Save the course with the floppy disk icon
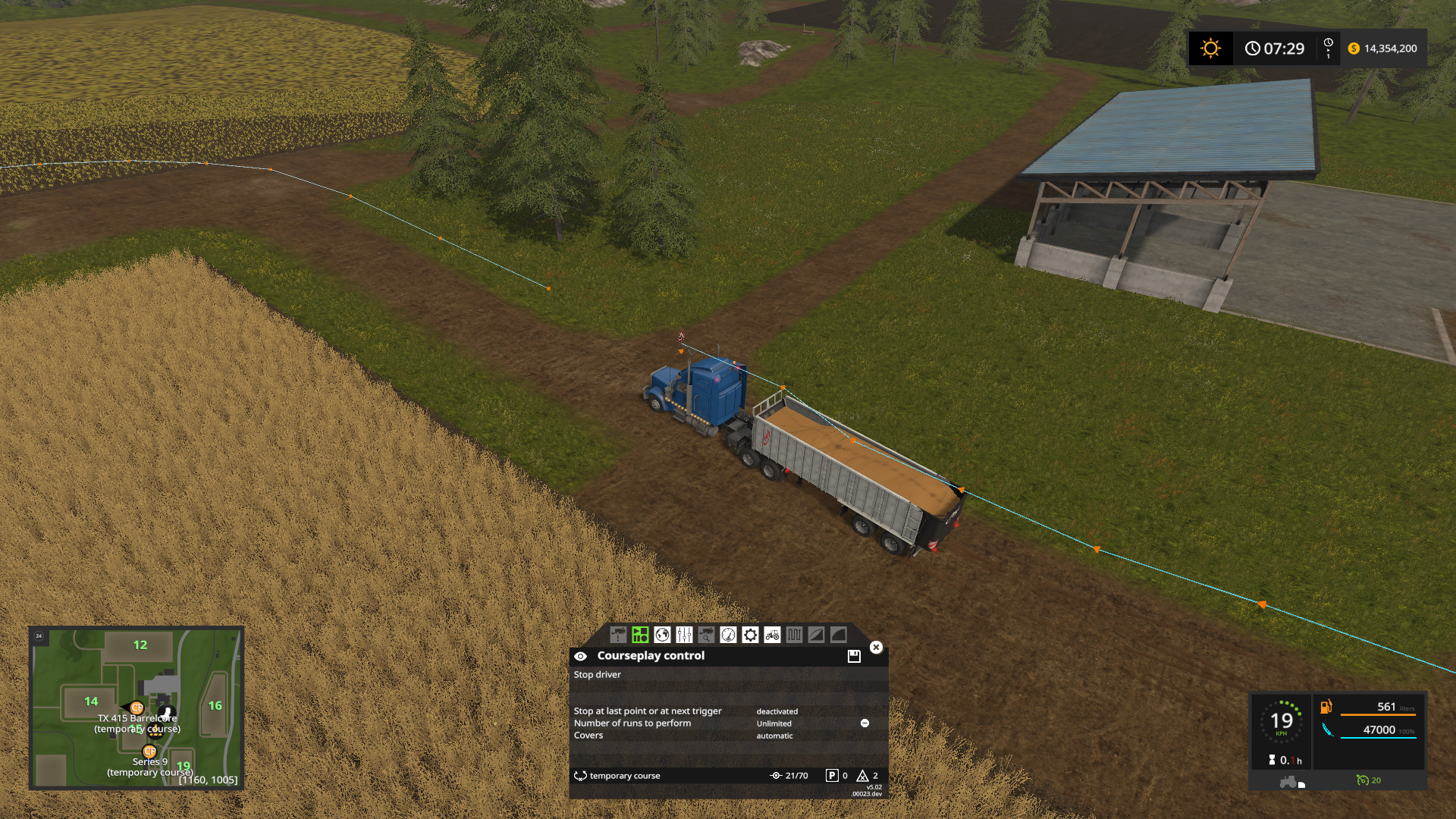This screenshot has width=1456, height=819. pos(854,656)
